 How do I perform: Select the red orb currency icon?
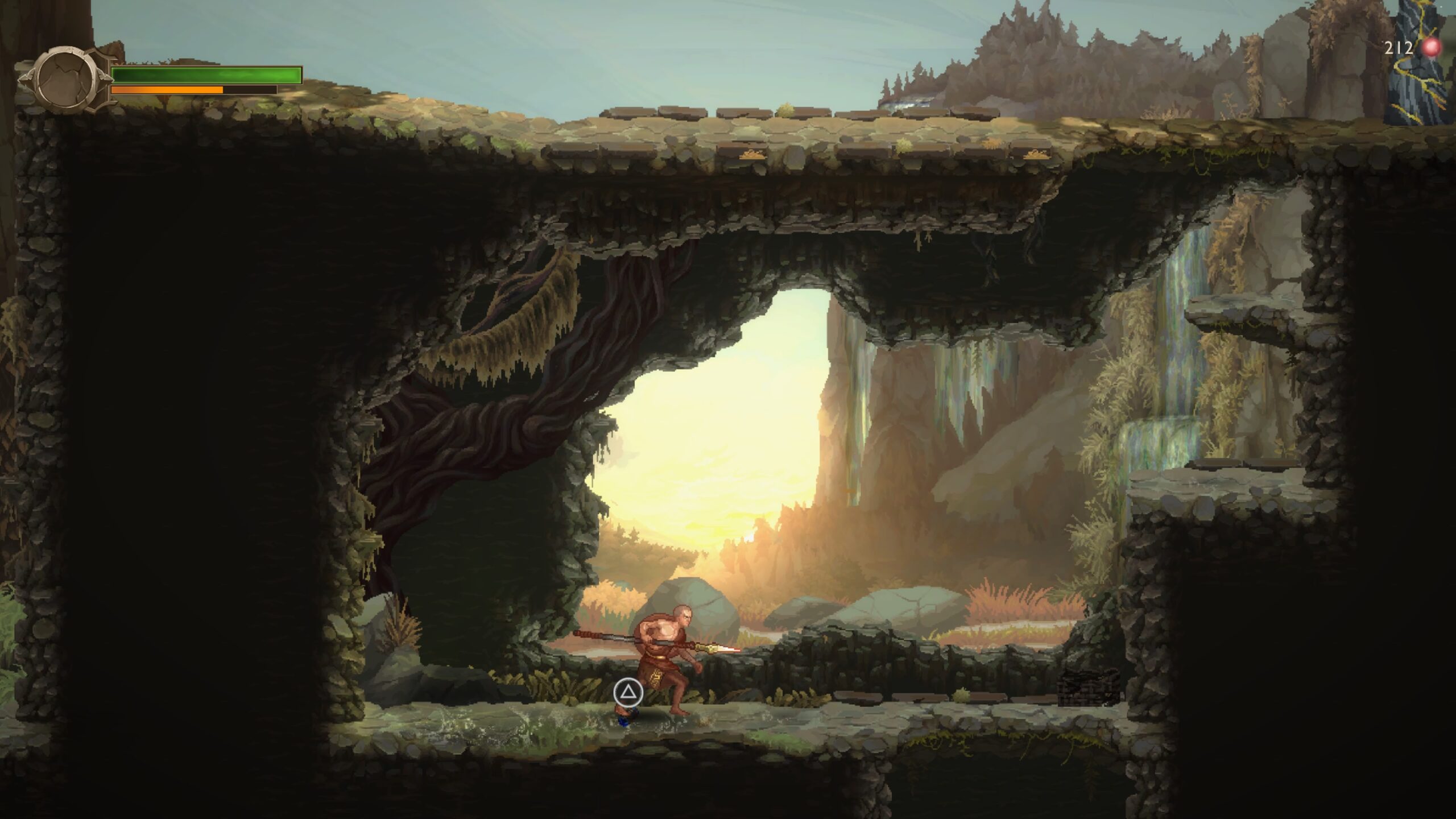click(x=1432, y=48)
